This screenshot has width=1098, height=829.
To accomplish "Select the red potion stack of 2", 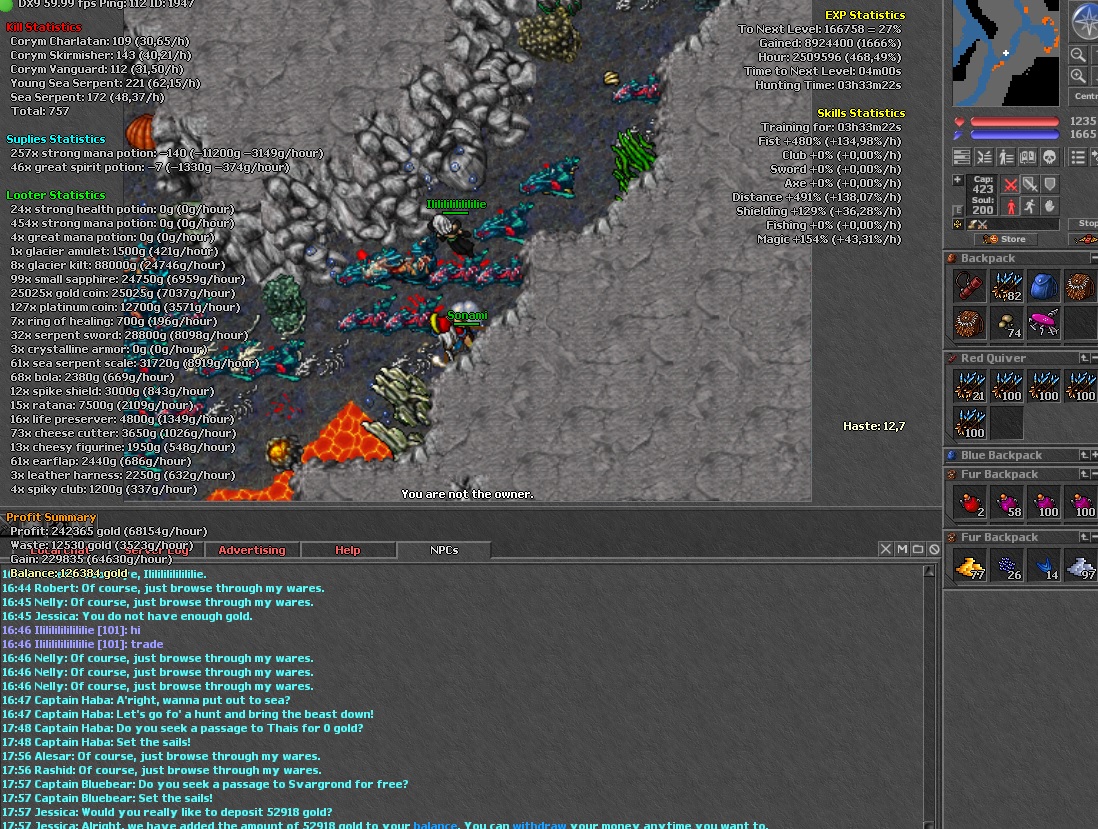I will click(x=969, y=503).
